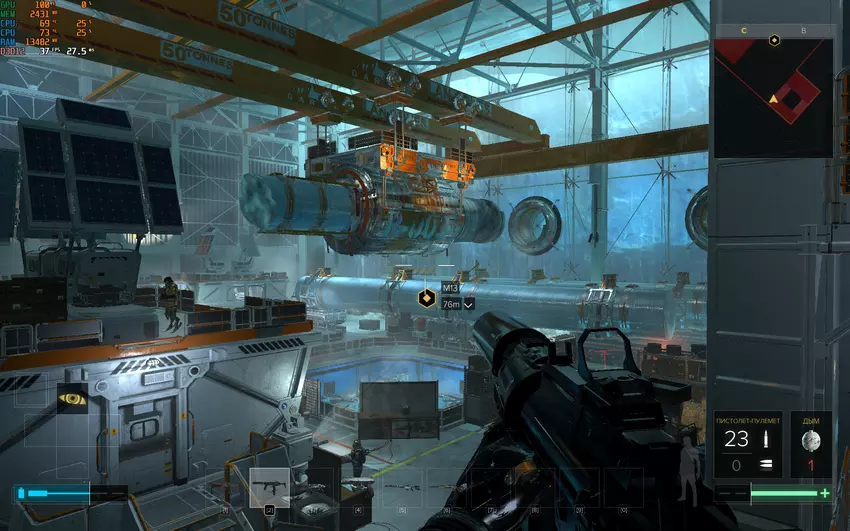The width and height of the screenshot is (850, 531).
Task: Select the highlighted submachine gun hotbar slot
Action: [269, 487]
